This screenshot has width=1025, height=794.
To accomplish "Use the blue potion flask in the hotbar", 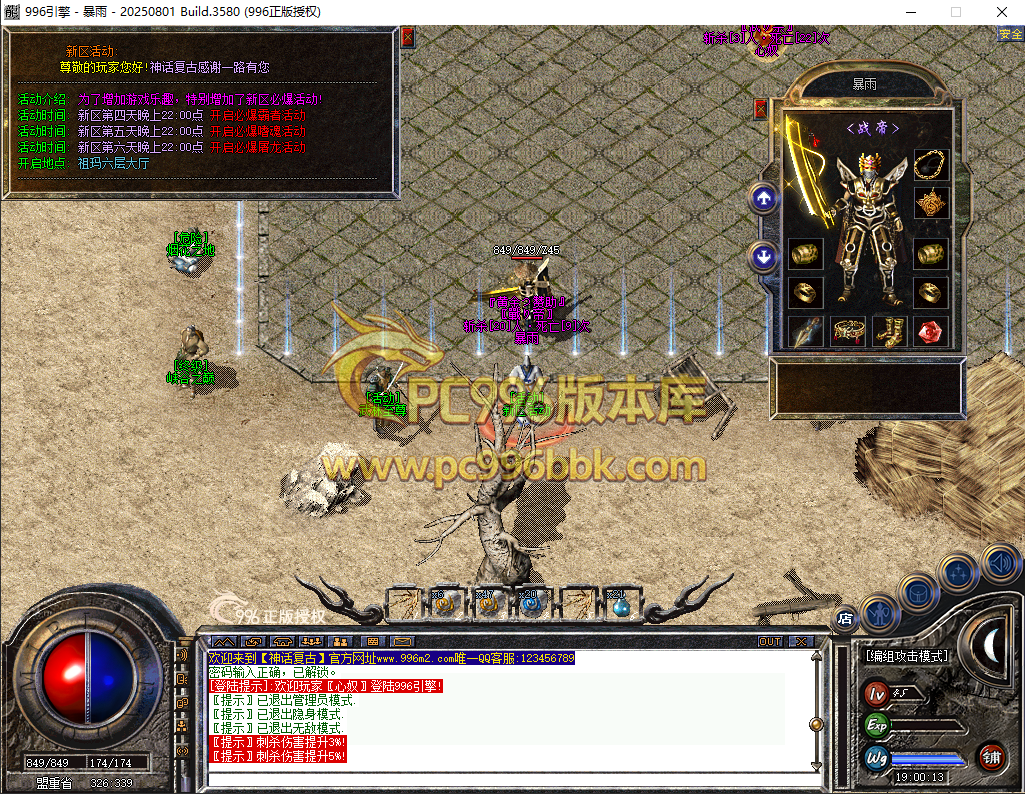I will (x=620, y=604).
